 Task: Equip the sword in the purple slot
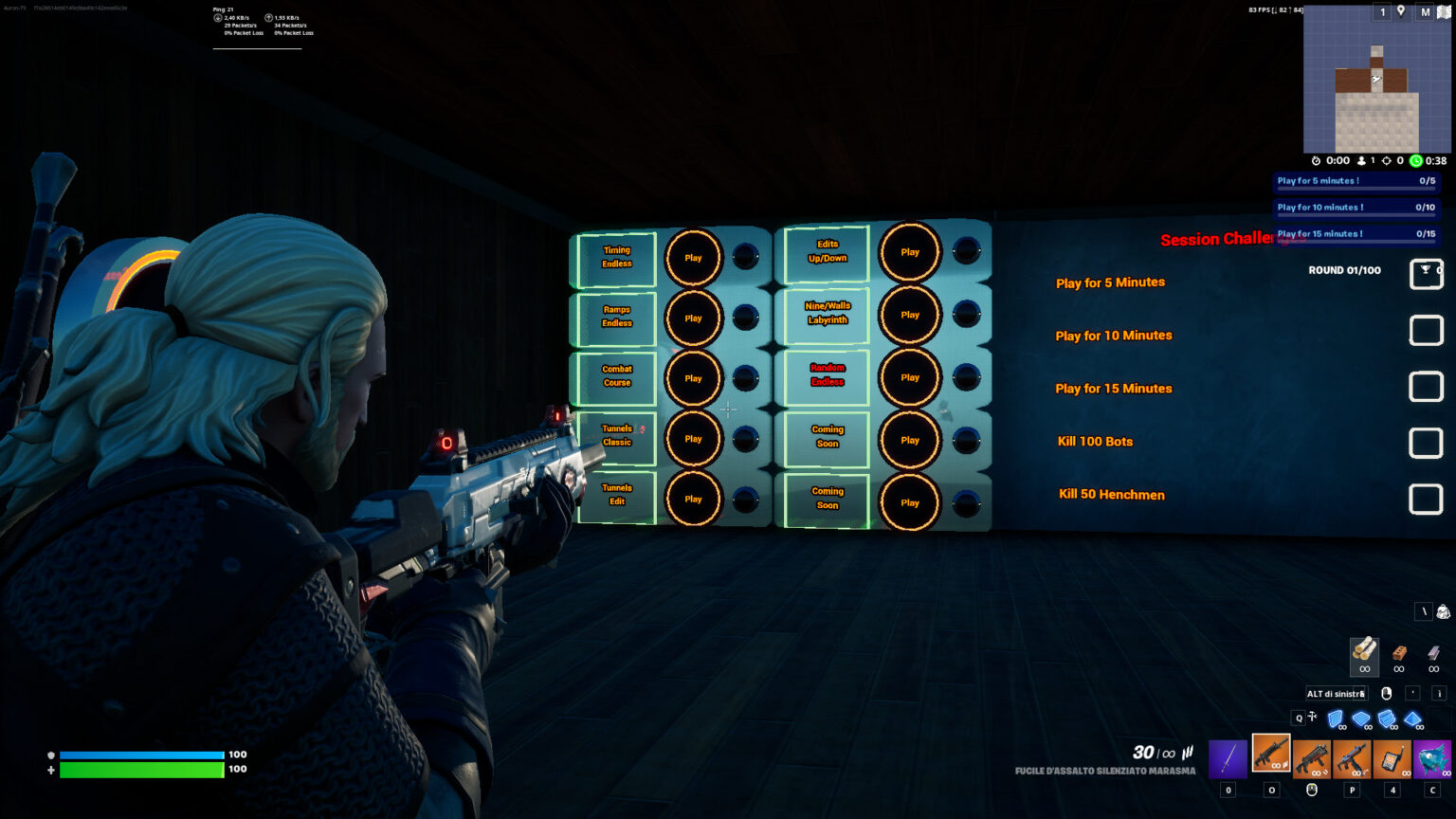coord(1228,758)
